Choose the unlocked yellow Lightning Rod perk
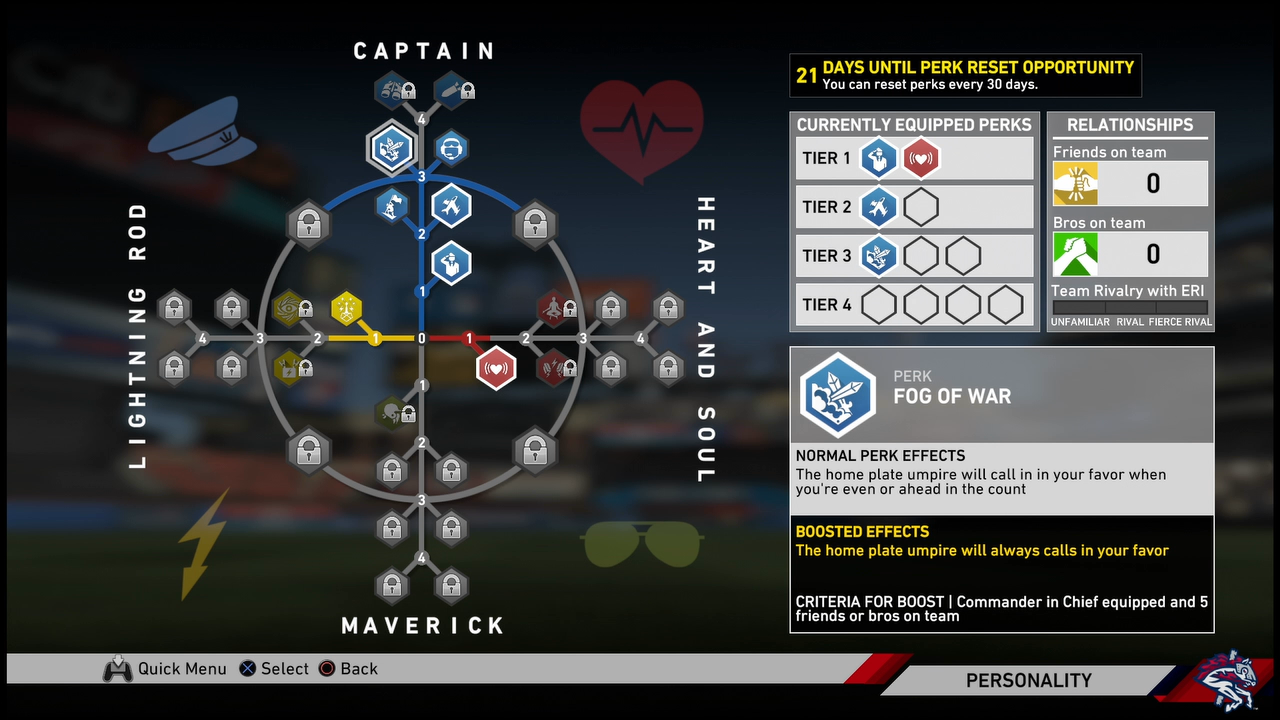The width and height of the screenshot is (1280, 720). coord(347,309)
